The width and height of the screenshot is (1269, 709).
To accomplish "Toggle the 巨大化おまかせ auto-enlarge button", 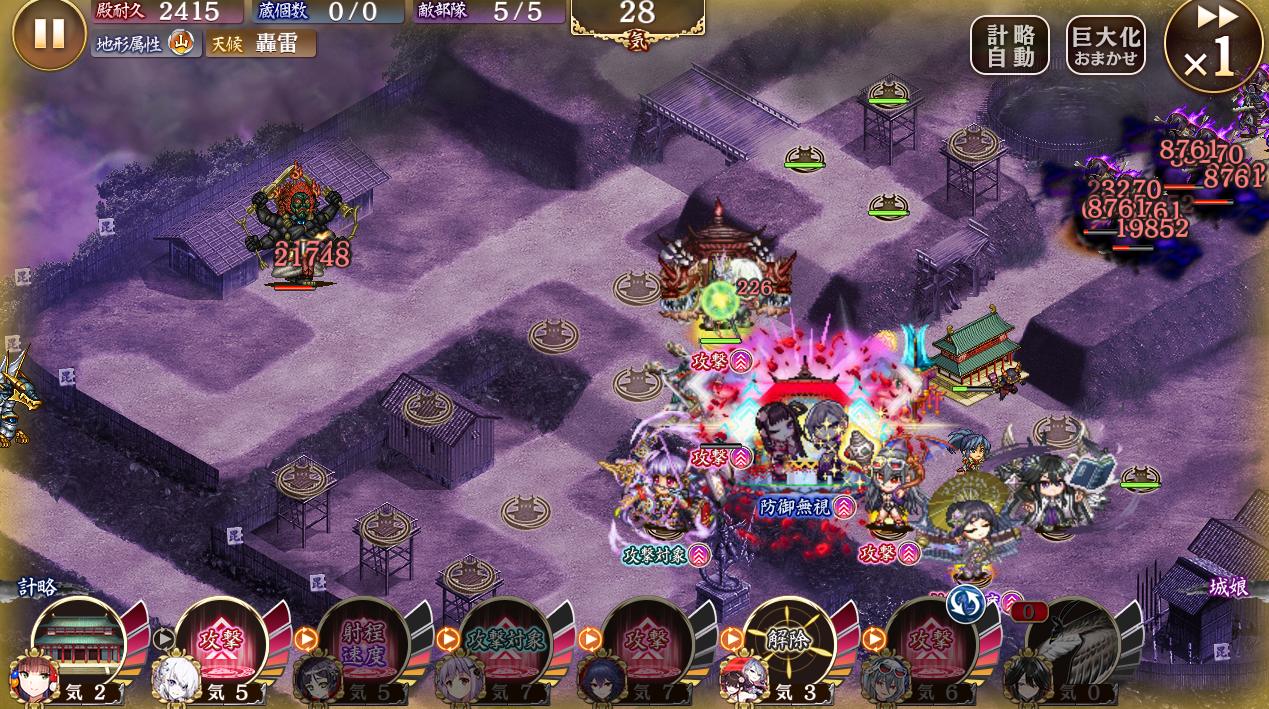I will (x=1105, y=45).
